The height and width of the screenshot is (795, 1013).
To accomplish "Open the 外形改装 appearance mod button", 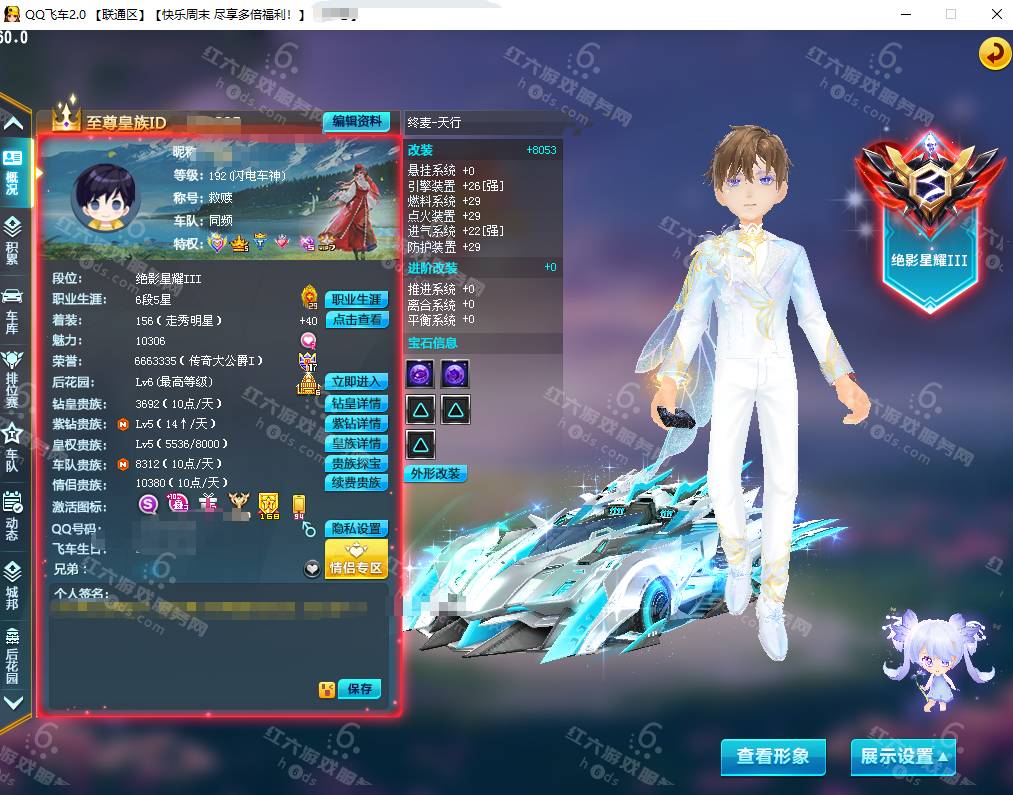I will (437, 473).
